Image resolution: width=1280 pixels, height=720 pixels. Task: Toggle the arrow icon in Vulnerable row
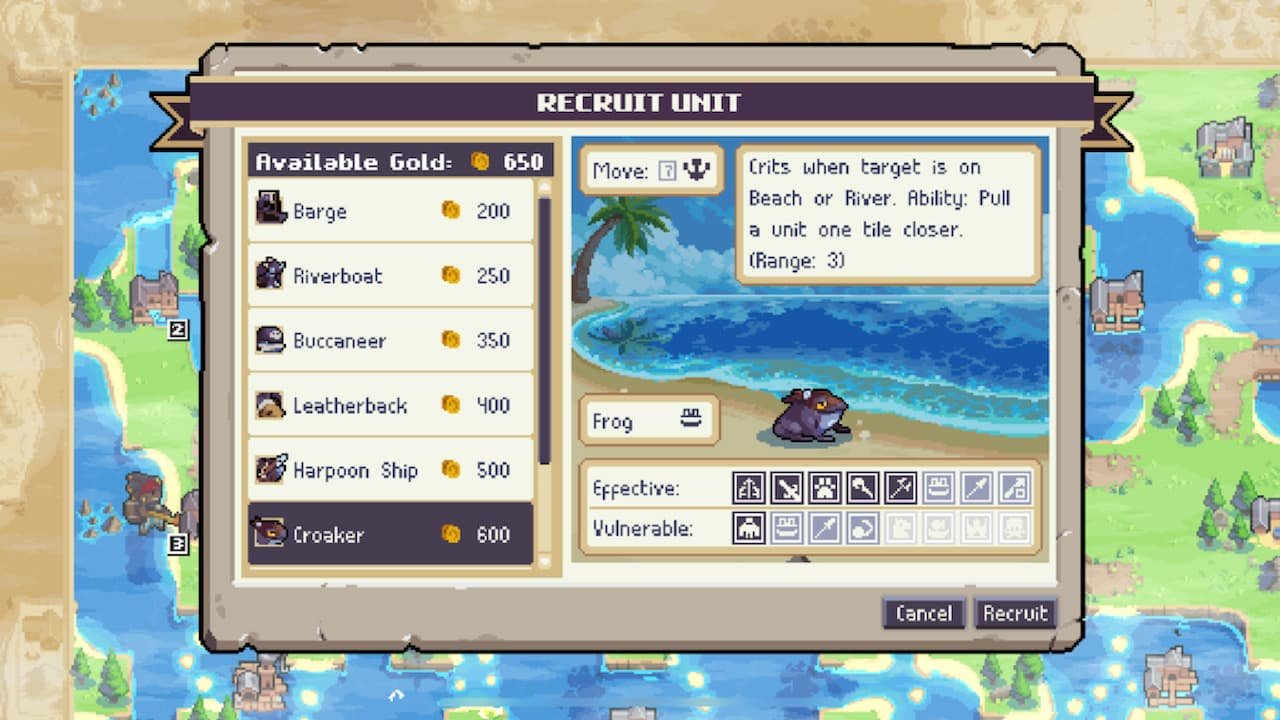(861, 528)
